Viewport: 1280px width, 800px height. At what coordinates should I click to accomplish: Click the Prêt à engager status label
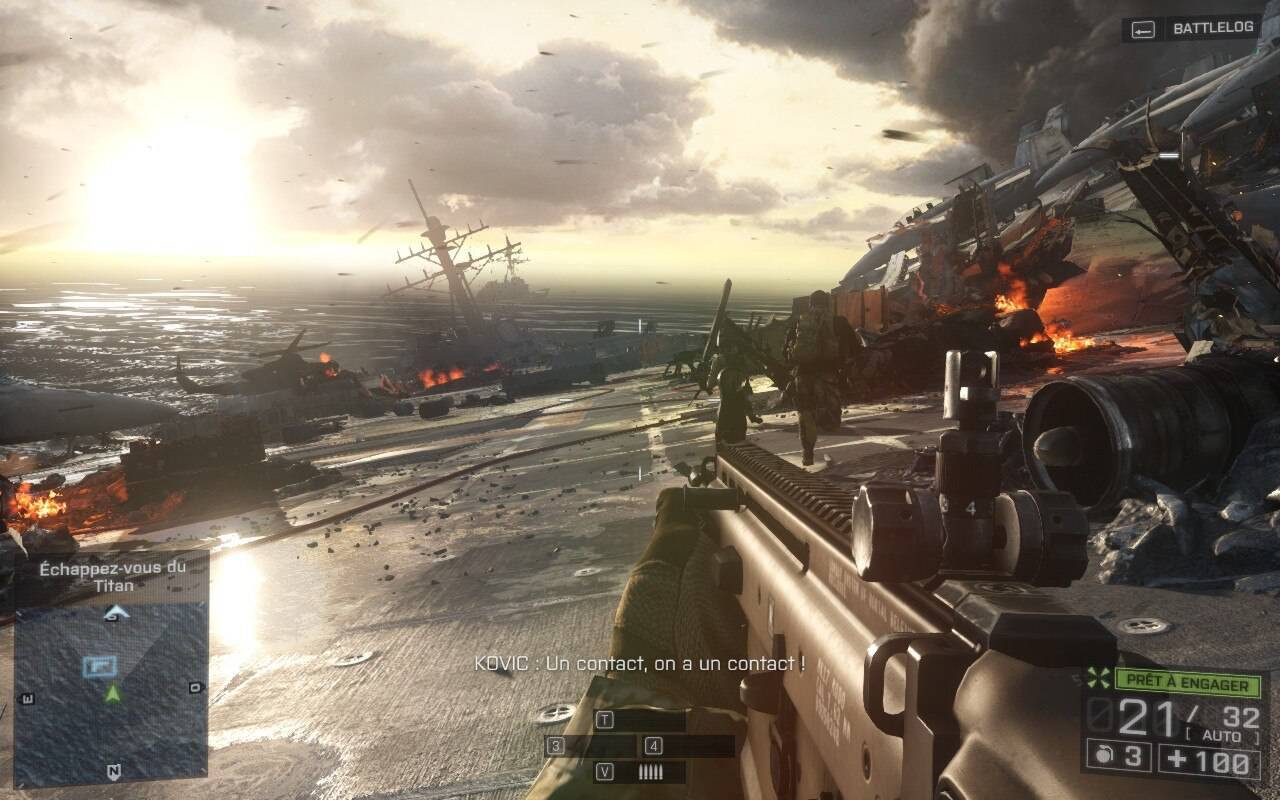click(1187, 685)
